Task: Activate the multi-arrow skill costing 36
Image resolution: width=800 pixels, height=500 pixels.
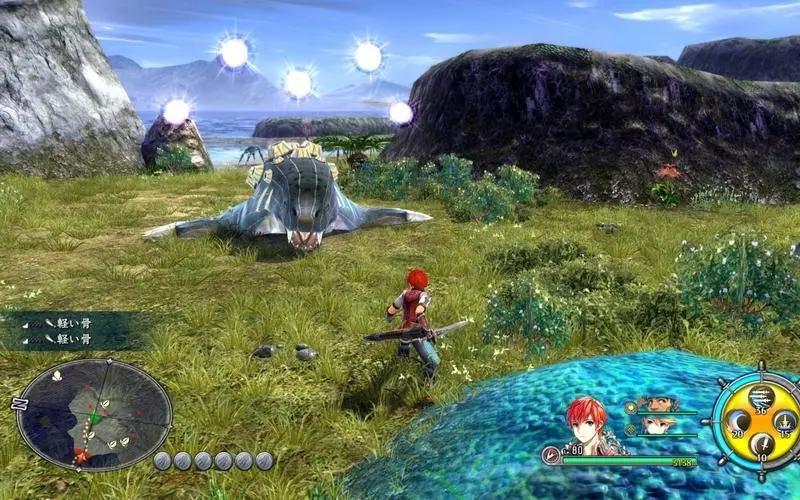Action: tap(759, 396)
